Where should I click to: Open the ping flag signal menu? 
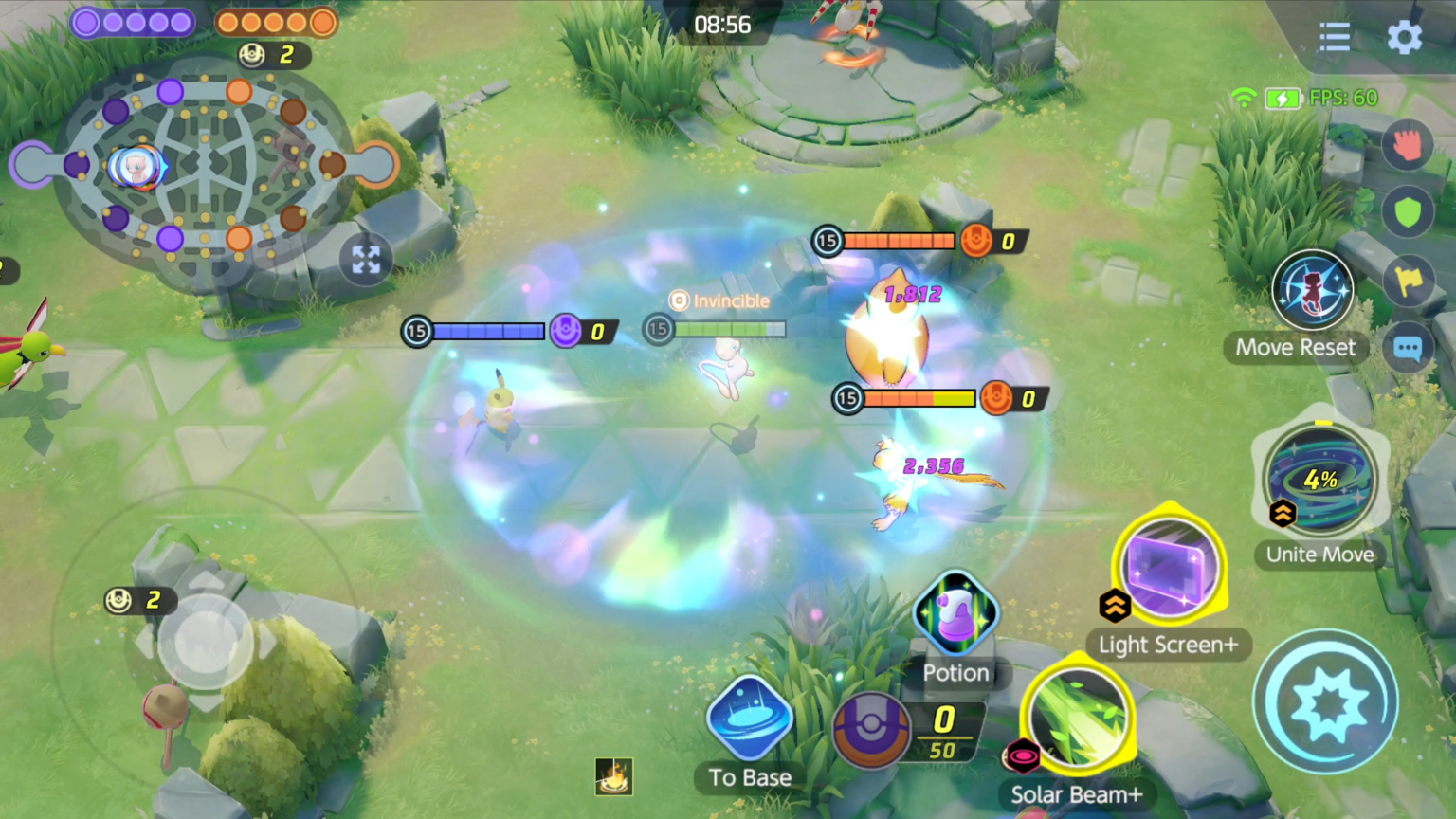(1409, 280)
